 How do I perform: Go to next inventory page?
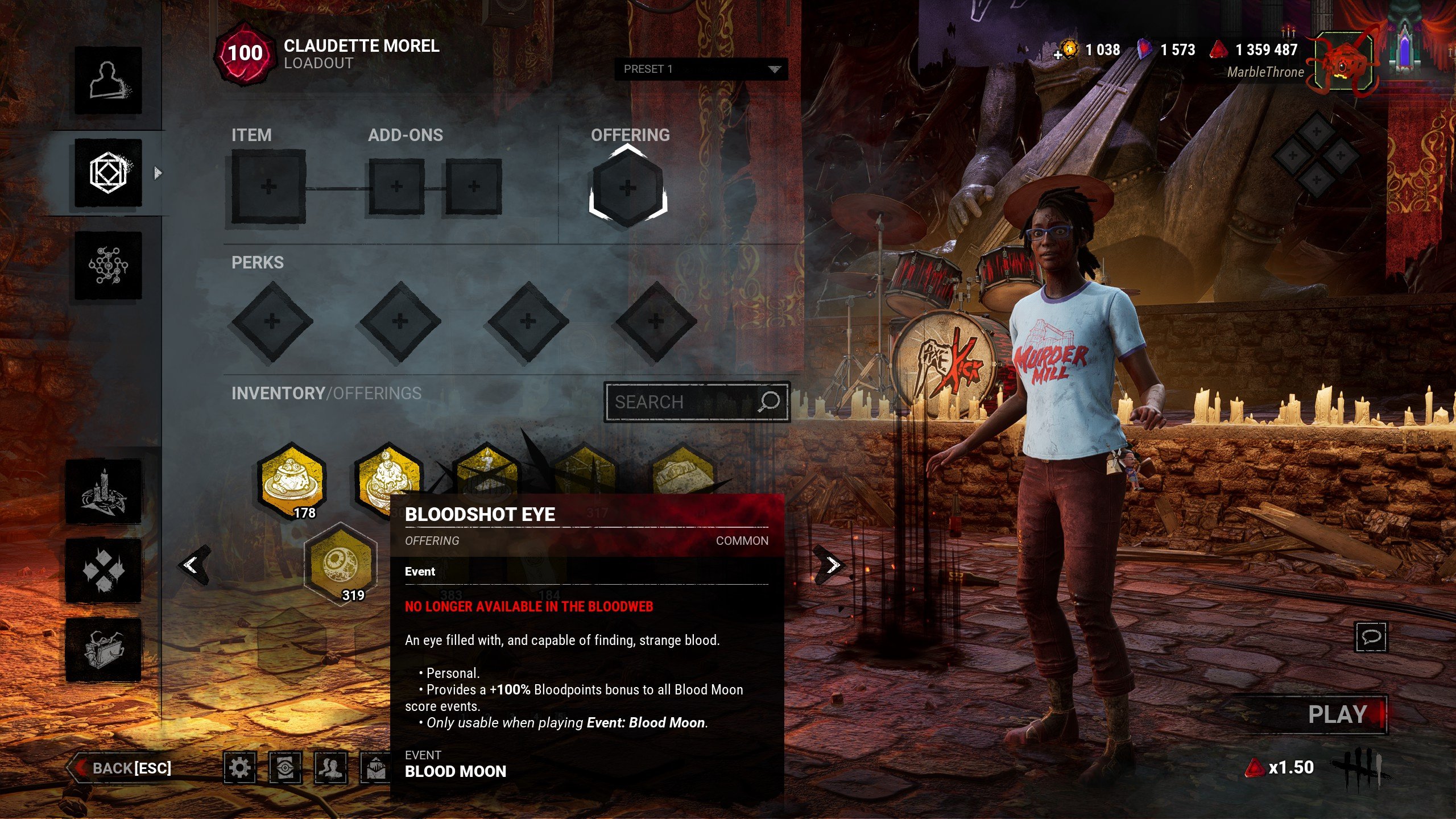[x=832, y=565]
